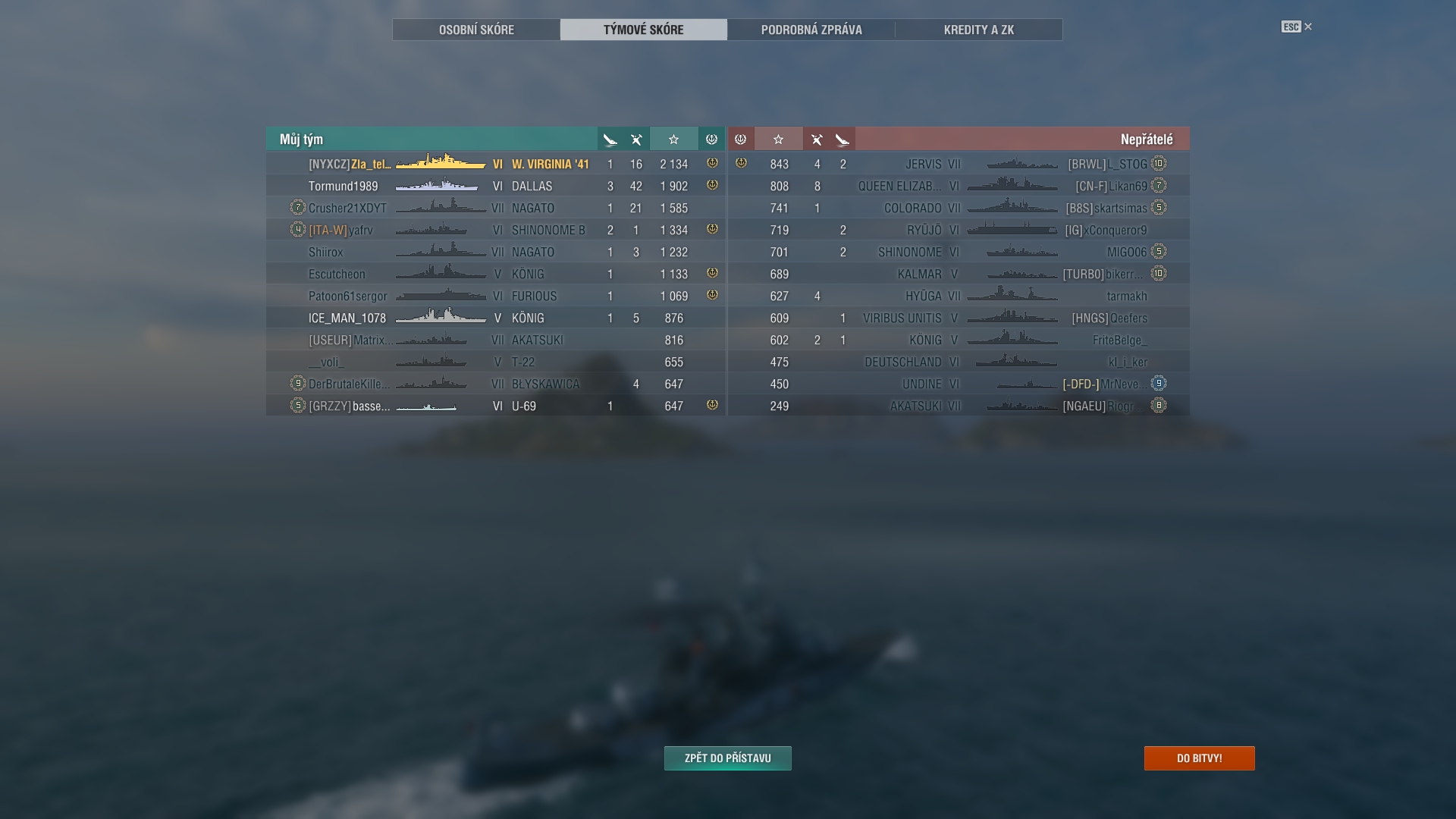This screenshot has width=1456, height=819.
Task: Click the Zpět do přístavu button
Action: [727, 758]
